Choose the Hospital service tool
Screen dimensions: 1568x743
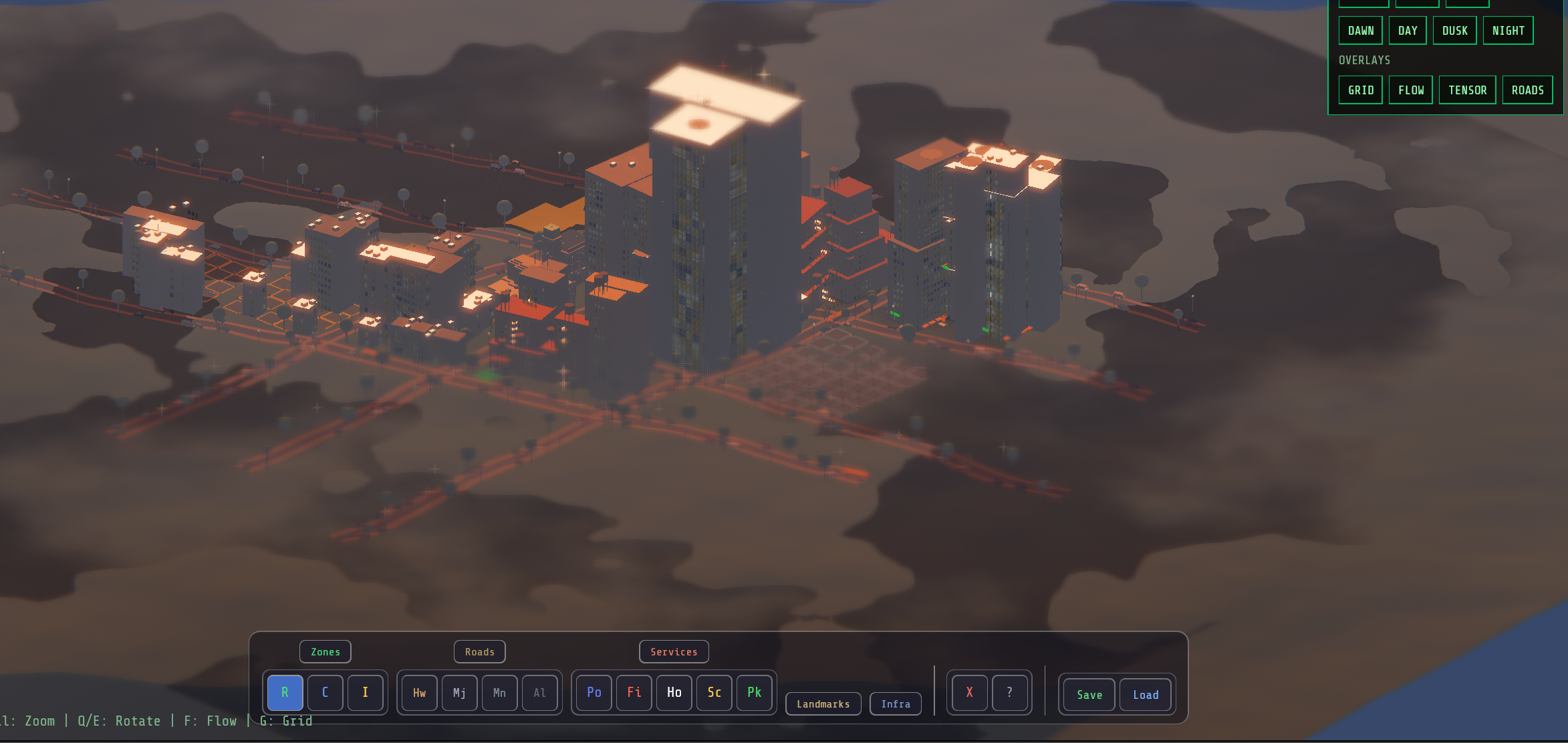click(x=674, y=693)
